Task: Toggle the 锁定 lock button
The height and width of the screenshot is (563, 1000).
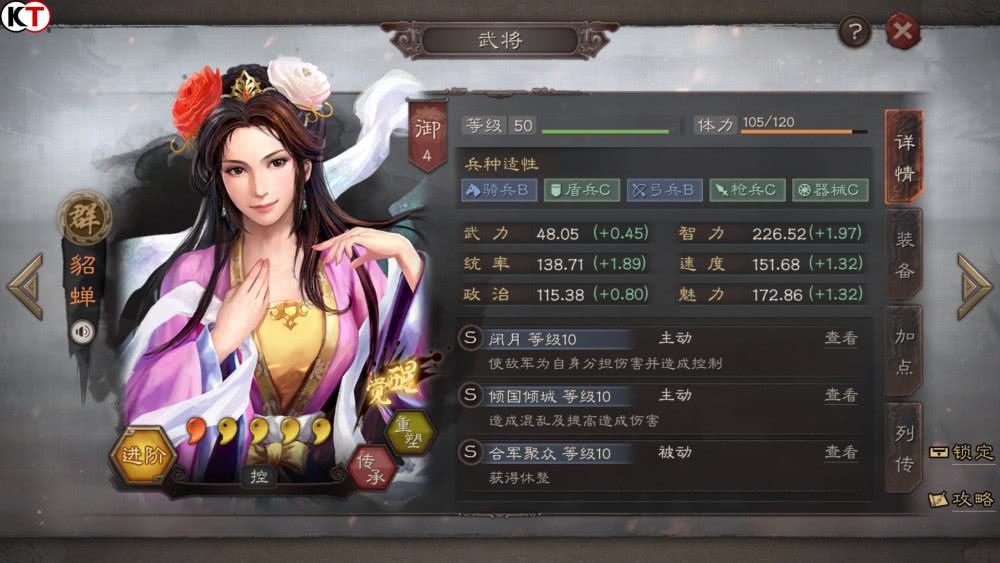Action: (962, 452)
